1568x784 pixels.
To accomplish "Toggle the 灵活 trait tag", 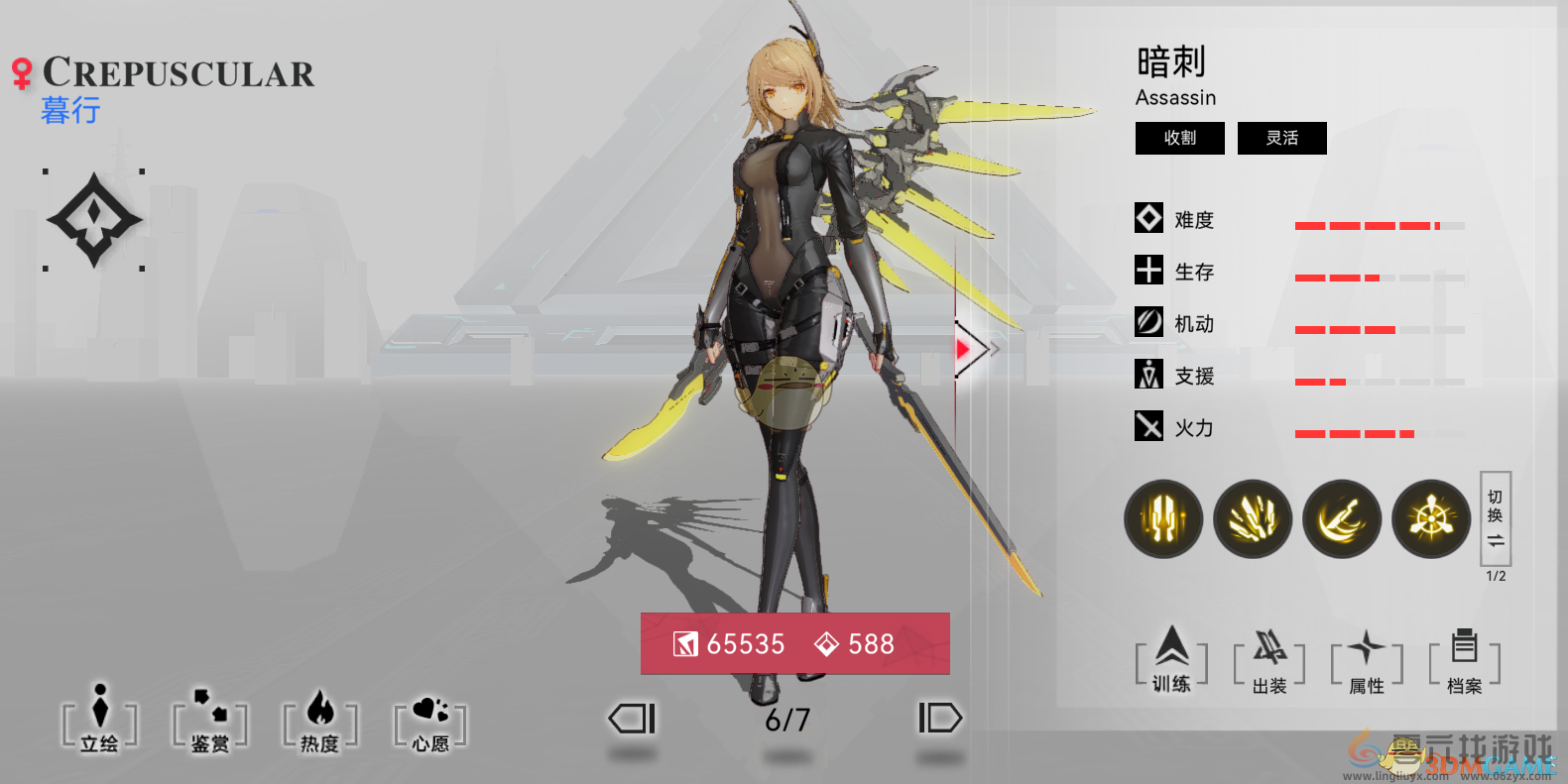I will [x=1281, y=138].
